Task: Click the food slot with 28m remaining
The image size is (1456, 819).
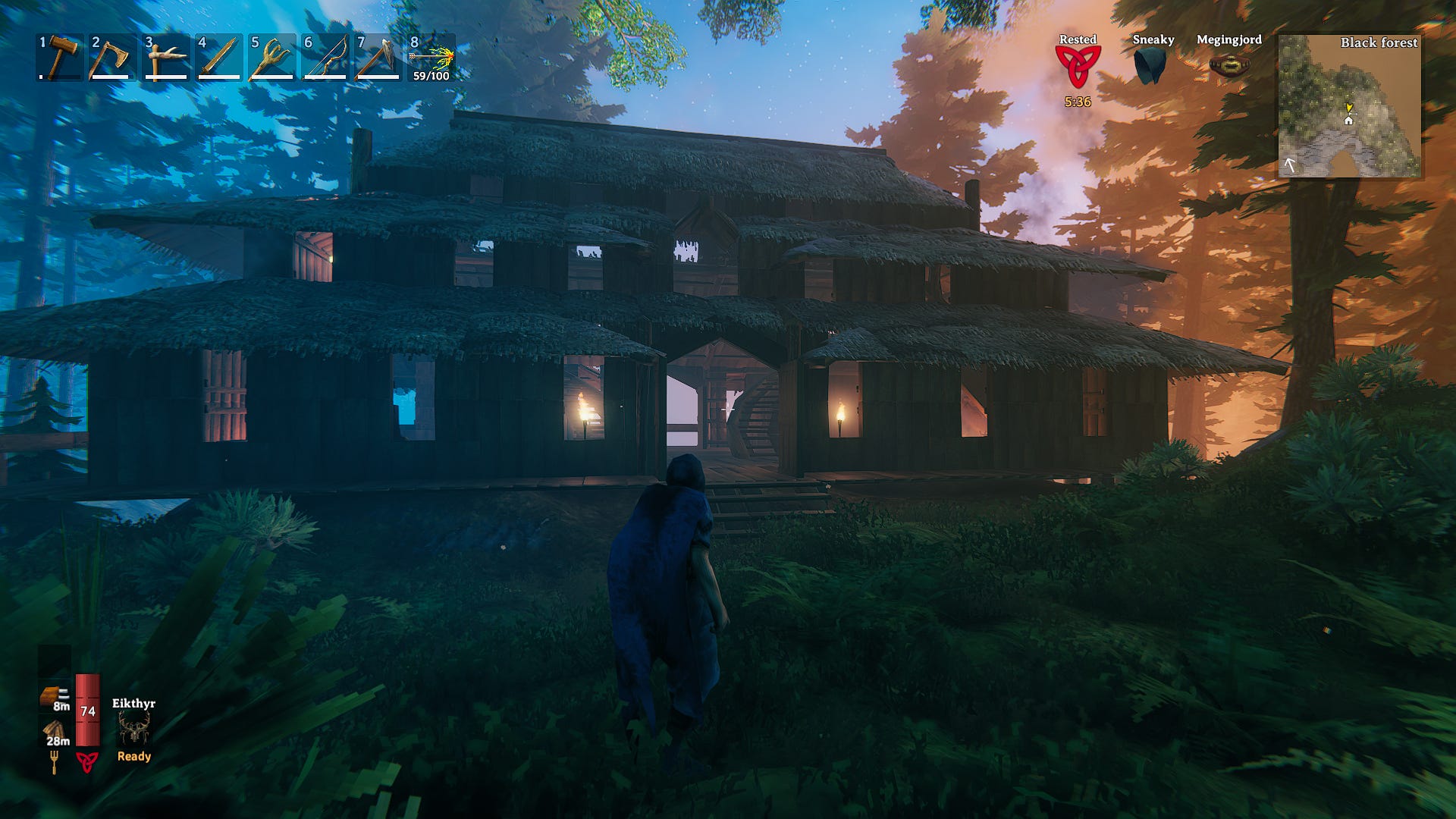Action: 55,733
